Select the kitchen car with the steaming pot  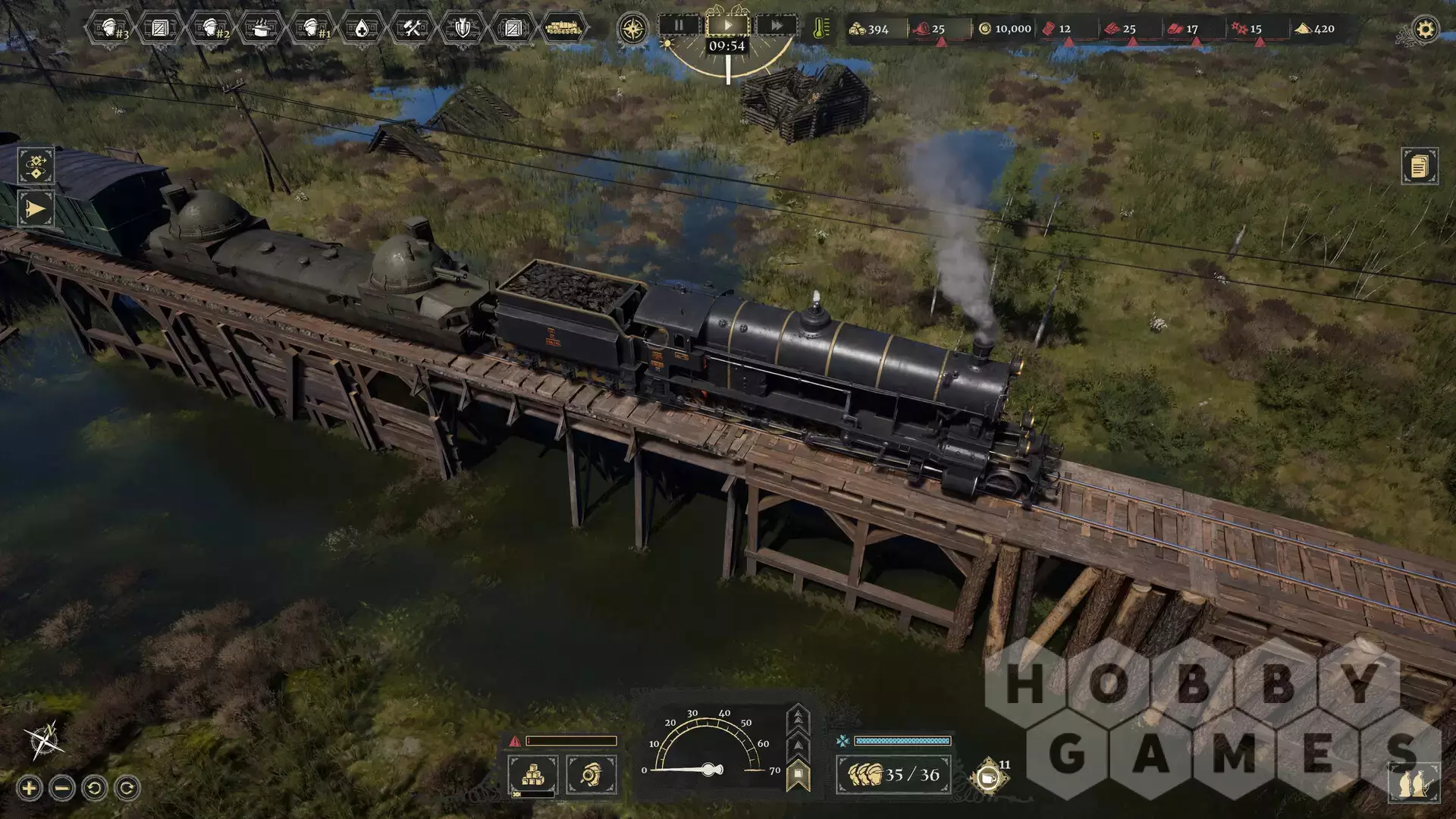[261, 29]
